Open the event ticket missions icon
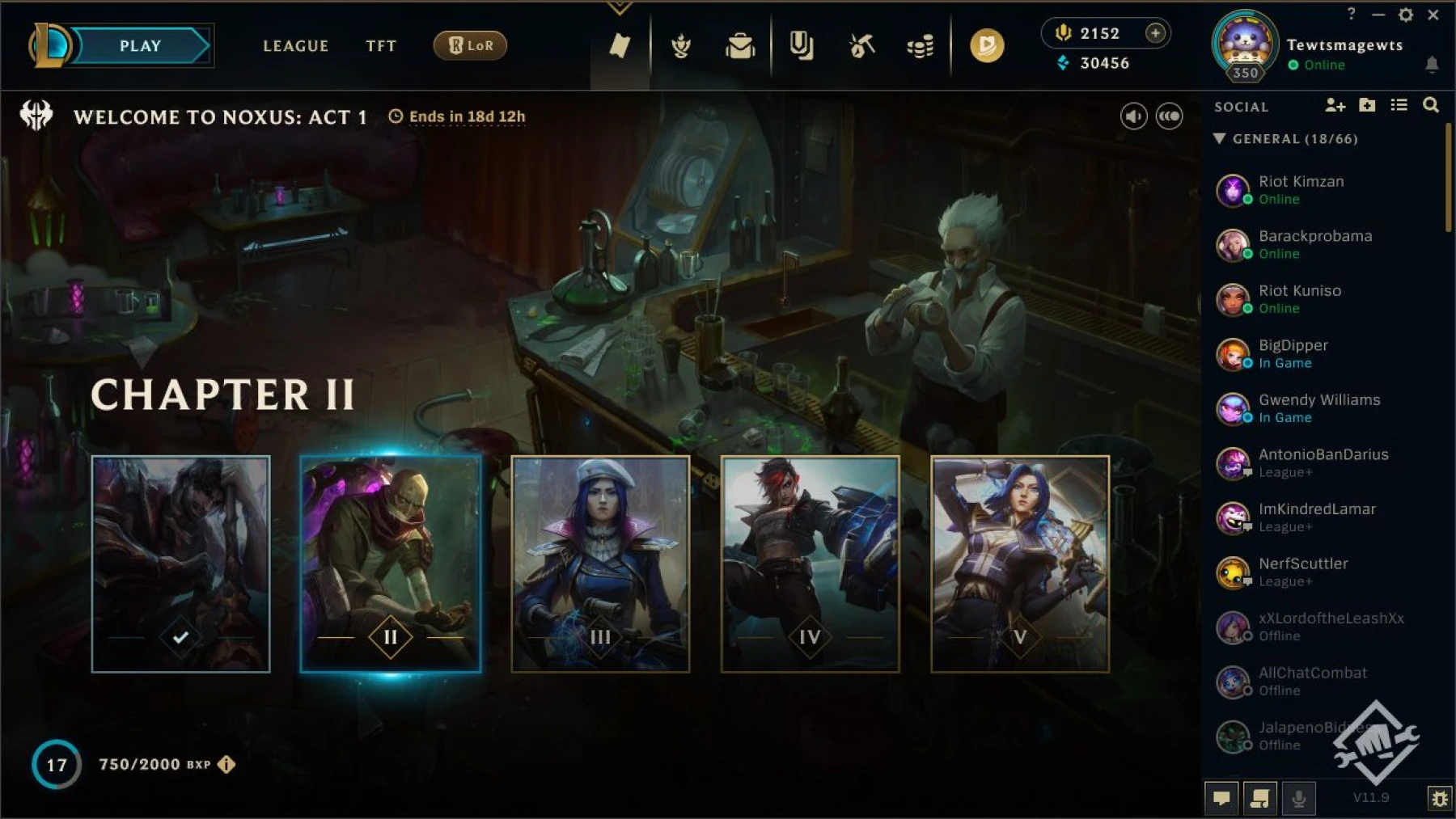 pos(619,46)
